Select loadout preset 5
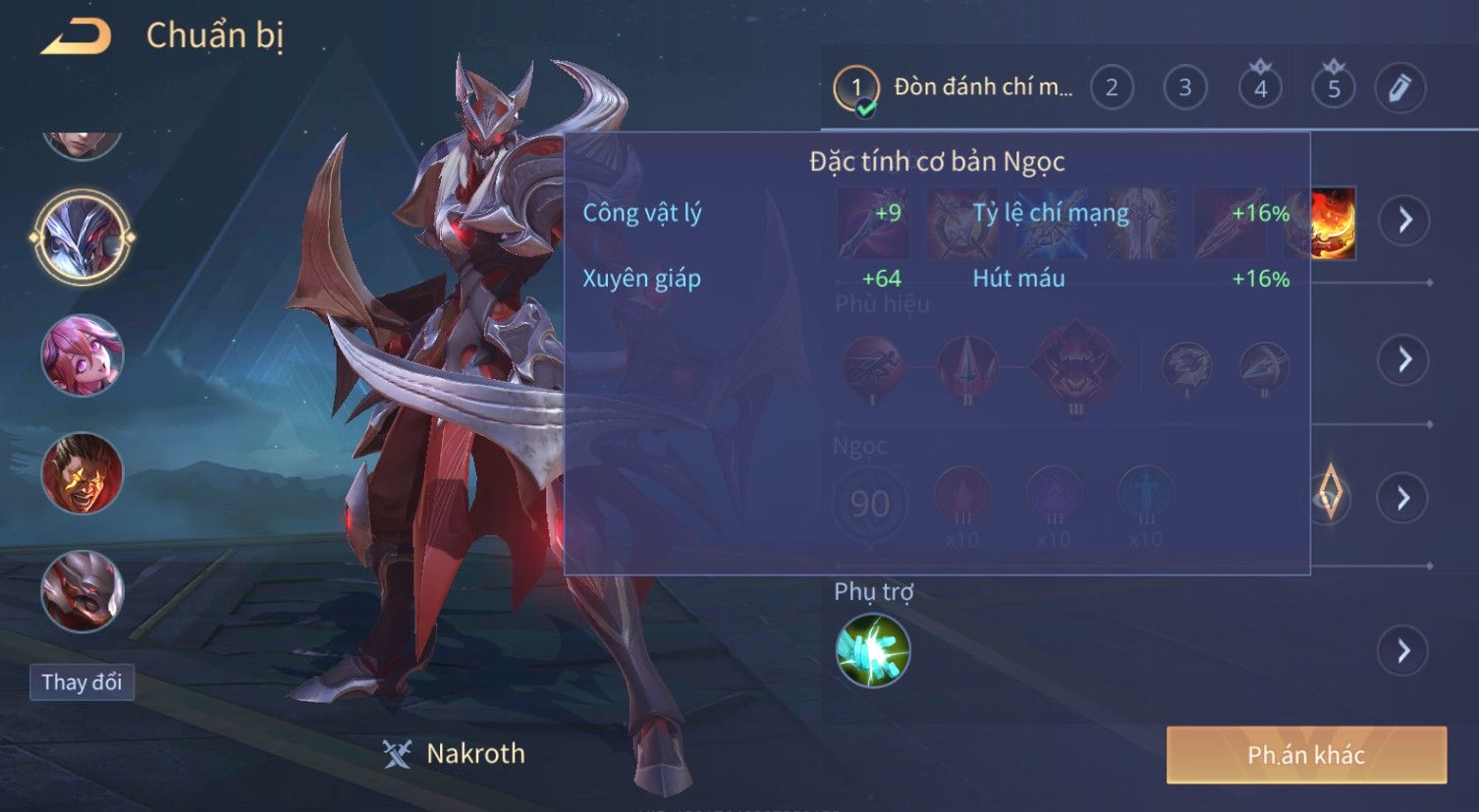Viewport: 1479px width, 812px height. (x=1334, y=88)
